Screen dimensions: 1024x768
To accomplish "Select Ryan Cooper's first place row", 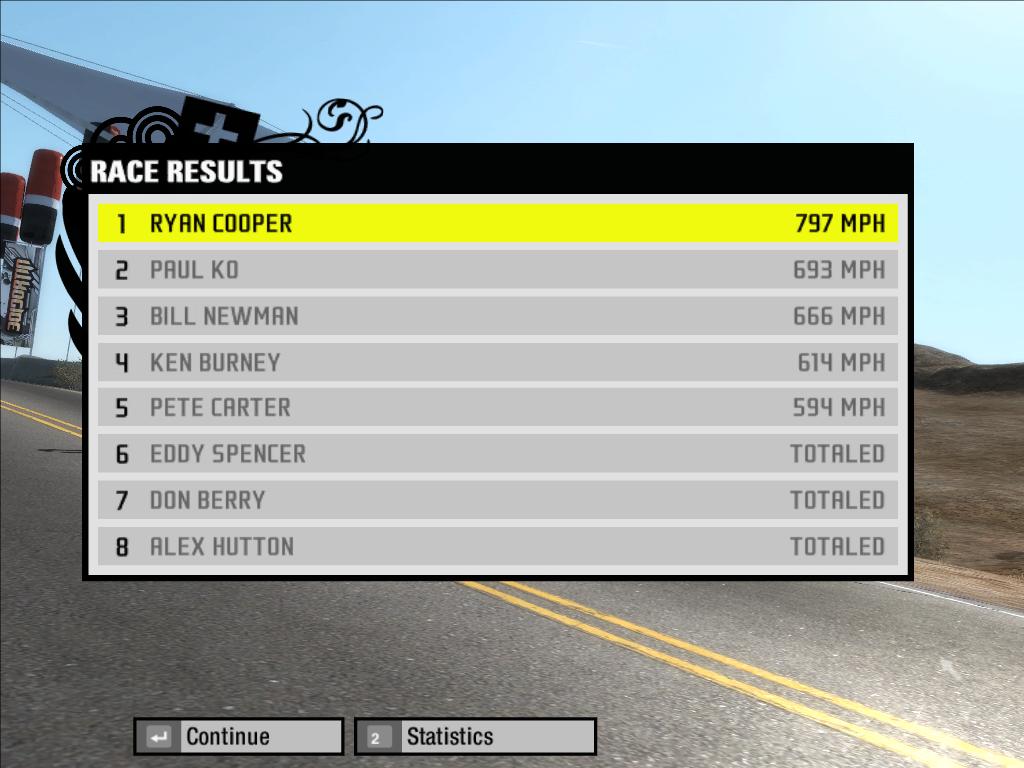I will 497,224.
